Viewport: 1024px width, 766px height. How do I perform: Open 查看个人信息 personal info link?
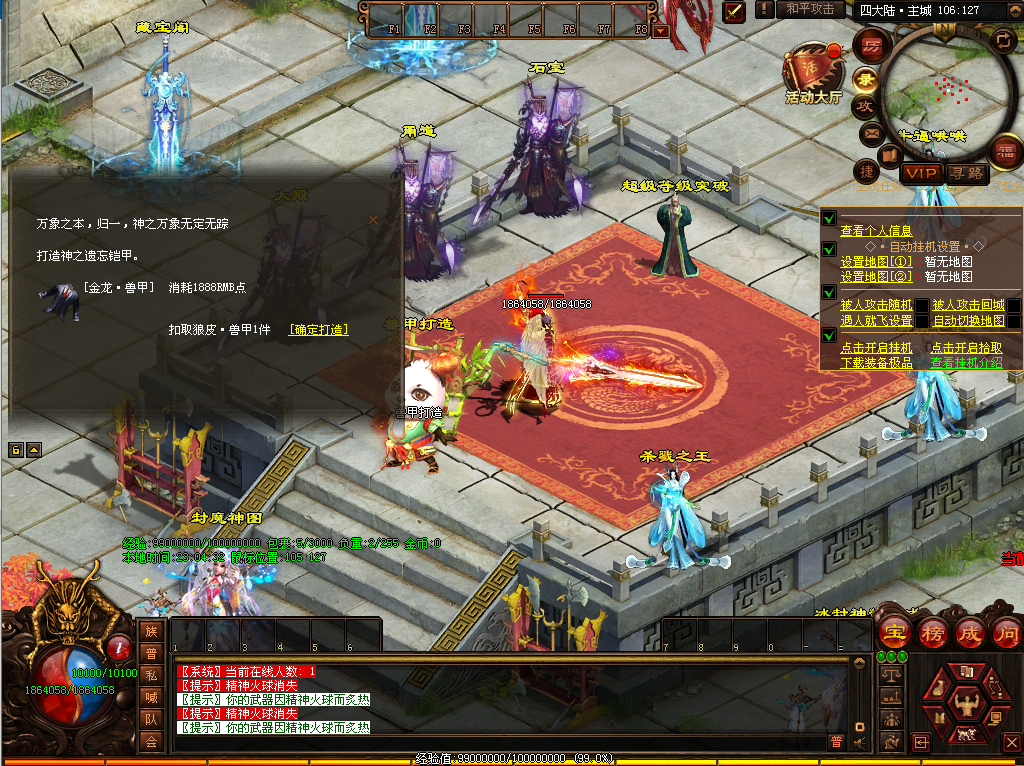coord(876,231)
